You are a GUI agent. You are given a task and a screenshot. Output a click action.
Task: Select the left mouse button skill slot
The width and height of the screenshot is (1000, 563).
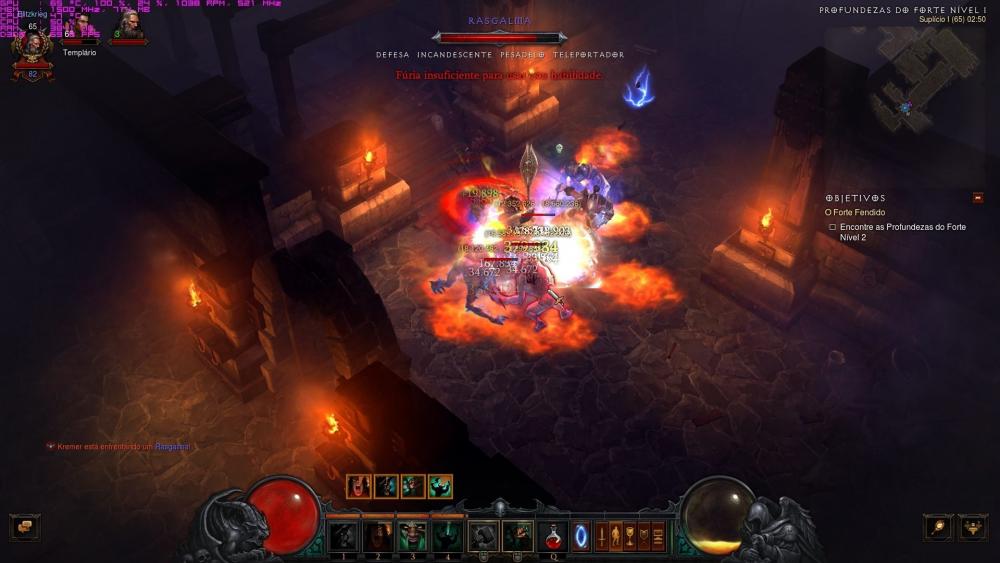(x=484, y=536)
